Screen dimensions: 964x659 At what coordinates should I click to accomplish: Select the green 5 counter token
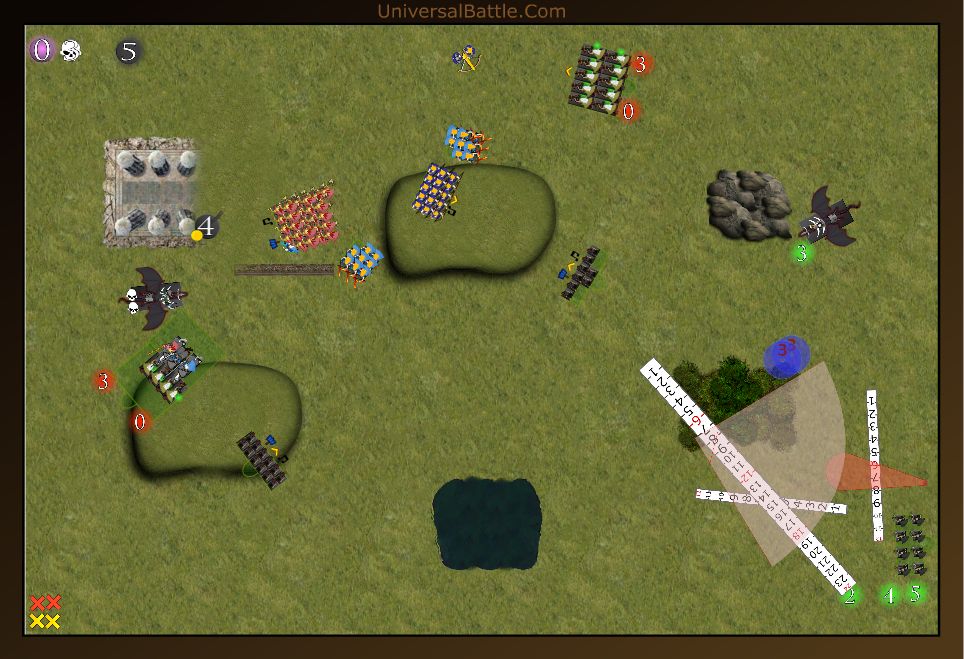[x=914, y=592]
